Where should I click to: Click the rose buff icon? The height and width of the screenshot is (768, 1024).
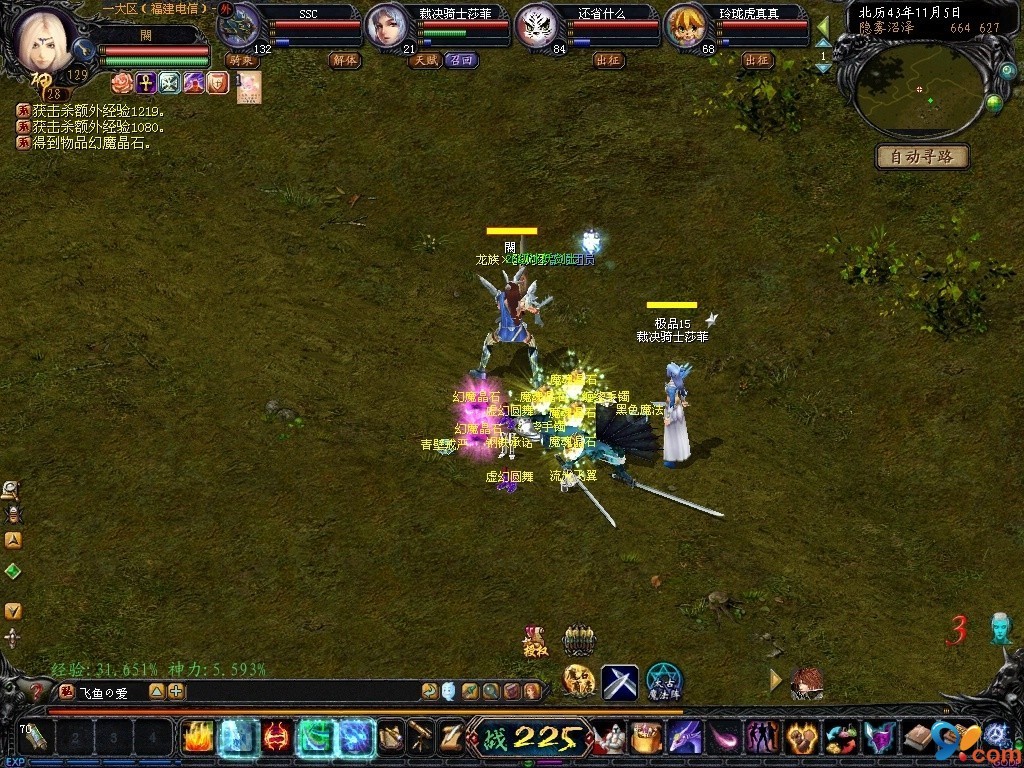[121, 83]
